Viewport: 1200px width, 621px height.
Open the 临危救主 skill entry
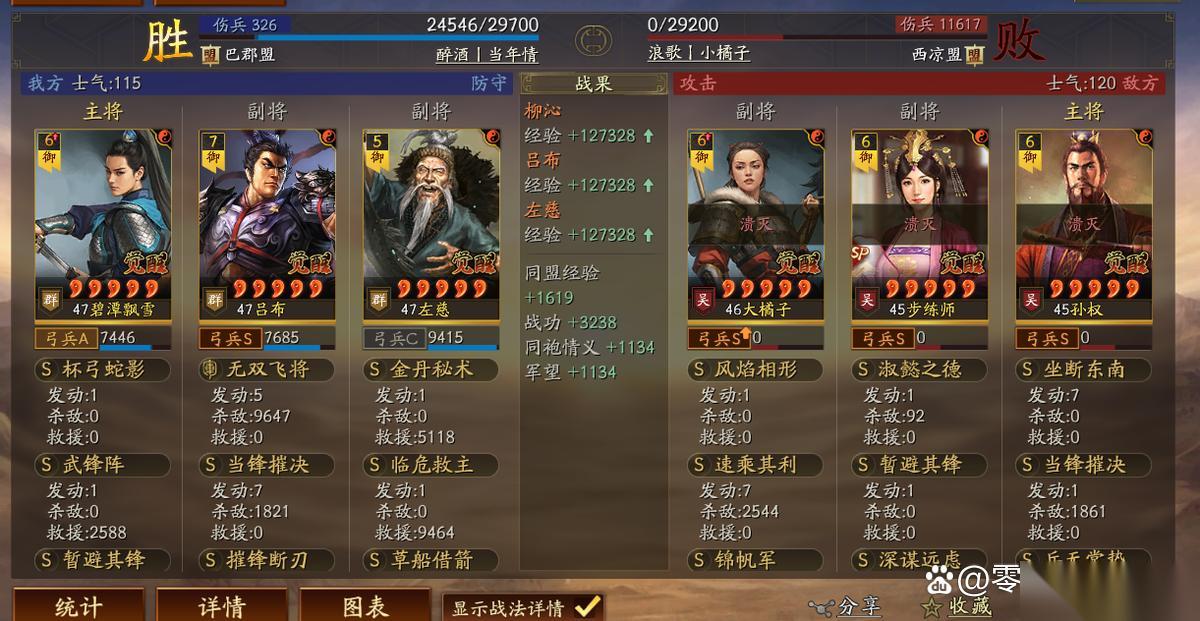(x=431, y=465)
